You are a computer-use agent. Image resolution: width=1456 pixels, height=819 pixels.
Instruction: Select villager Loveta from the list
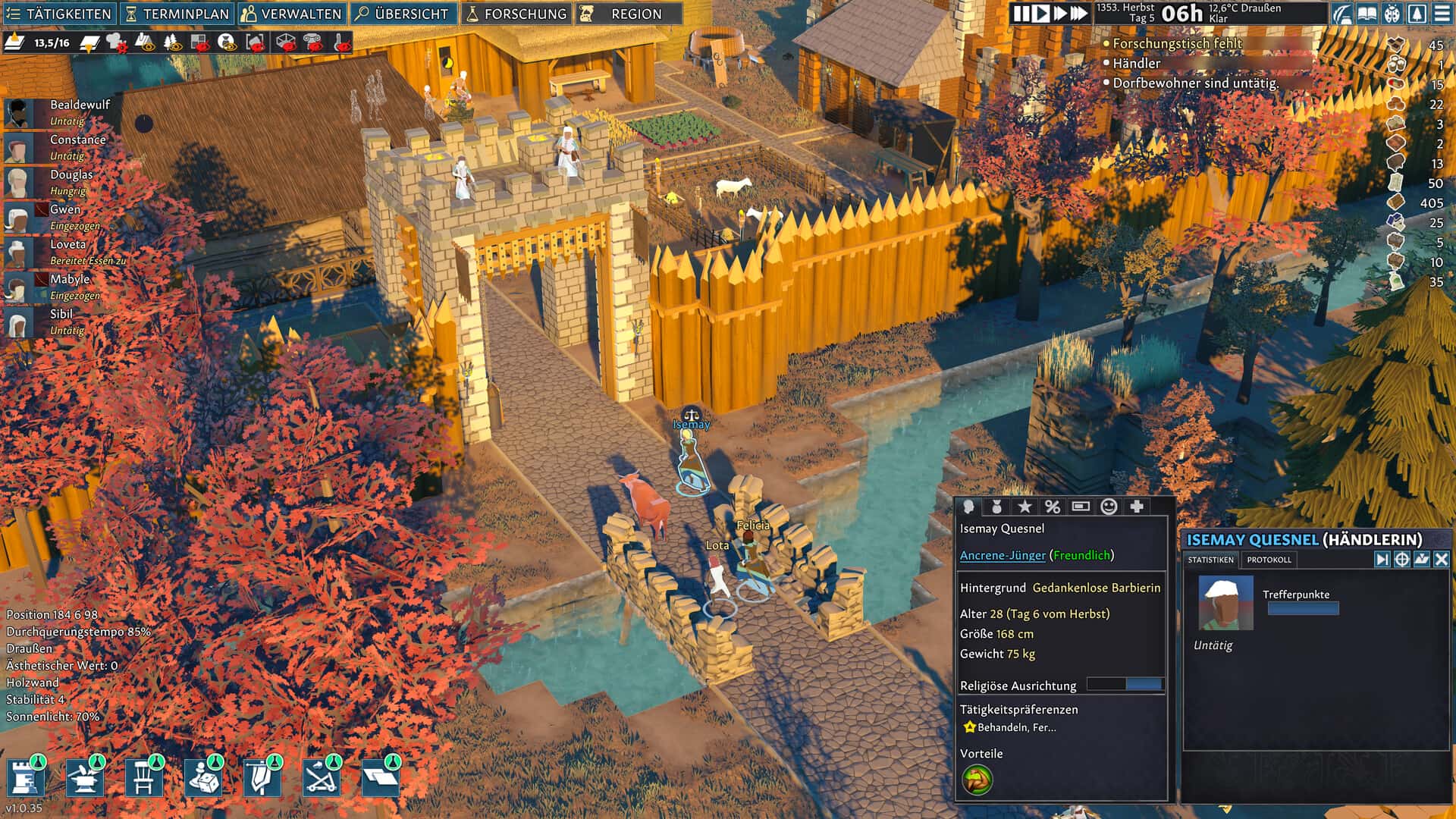coord(67,244)
